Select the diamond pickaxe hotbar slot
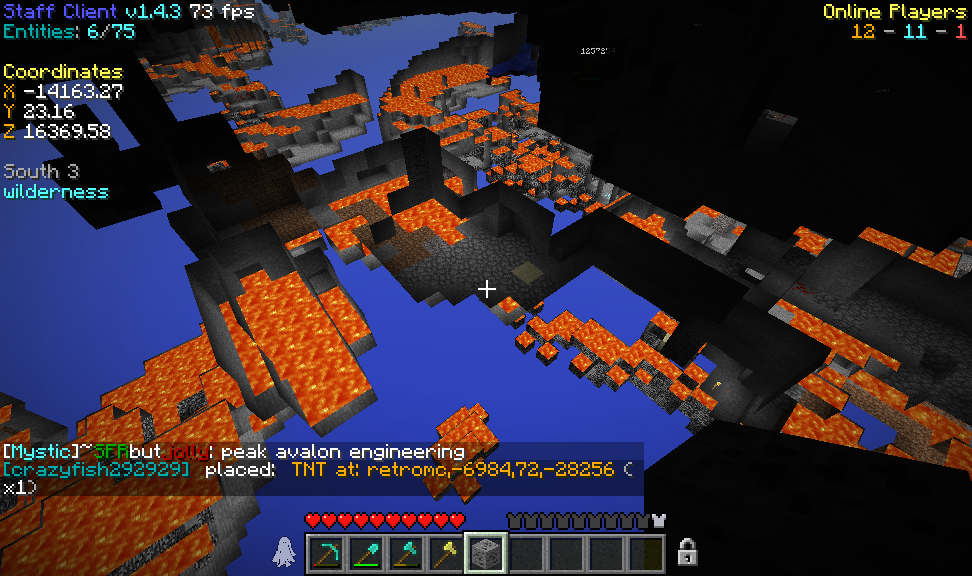Screen dimensions: 972x576 point(326,552)
